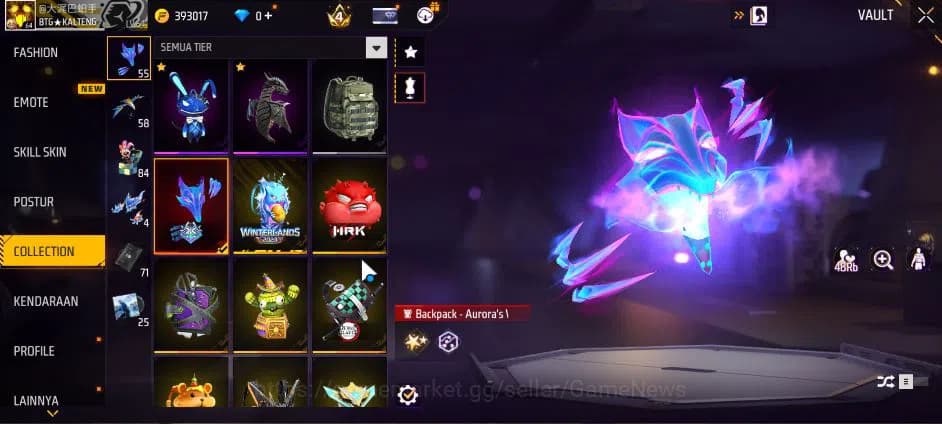Close the Vault screen

coord(925,15)
